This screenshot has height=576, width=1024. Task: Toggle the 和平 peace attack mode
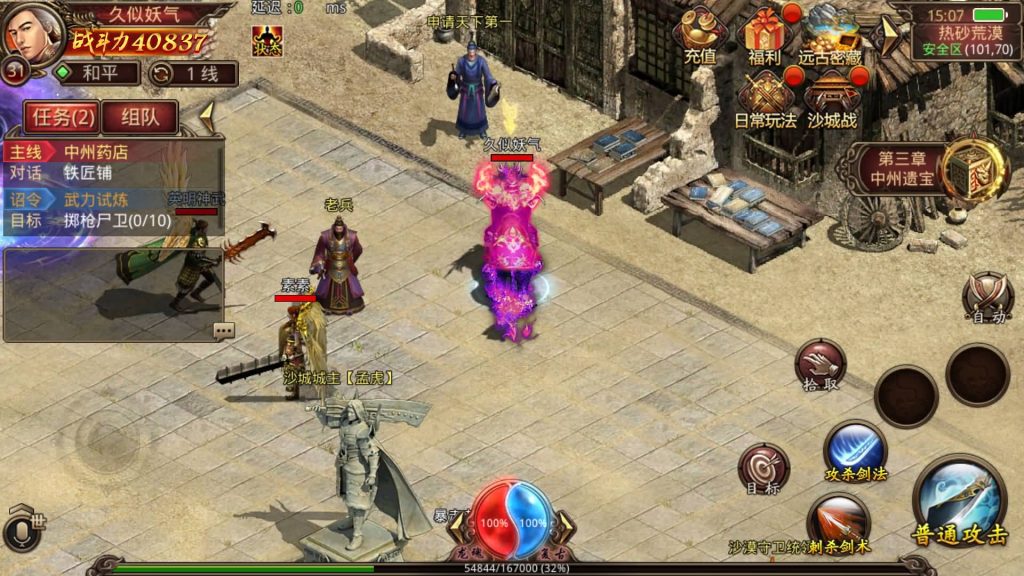click(94, 73)
